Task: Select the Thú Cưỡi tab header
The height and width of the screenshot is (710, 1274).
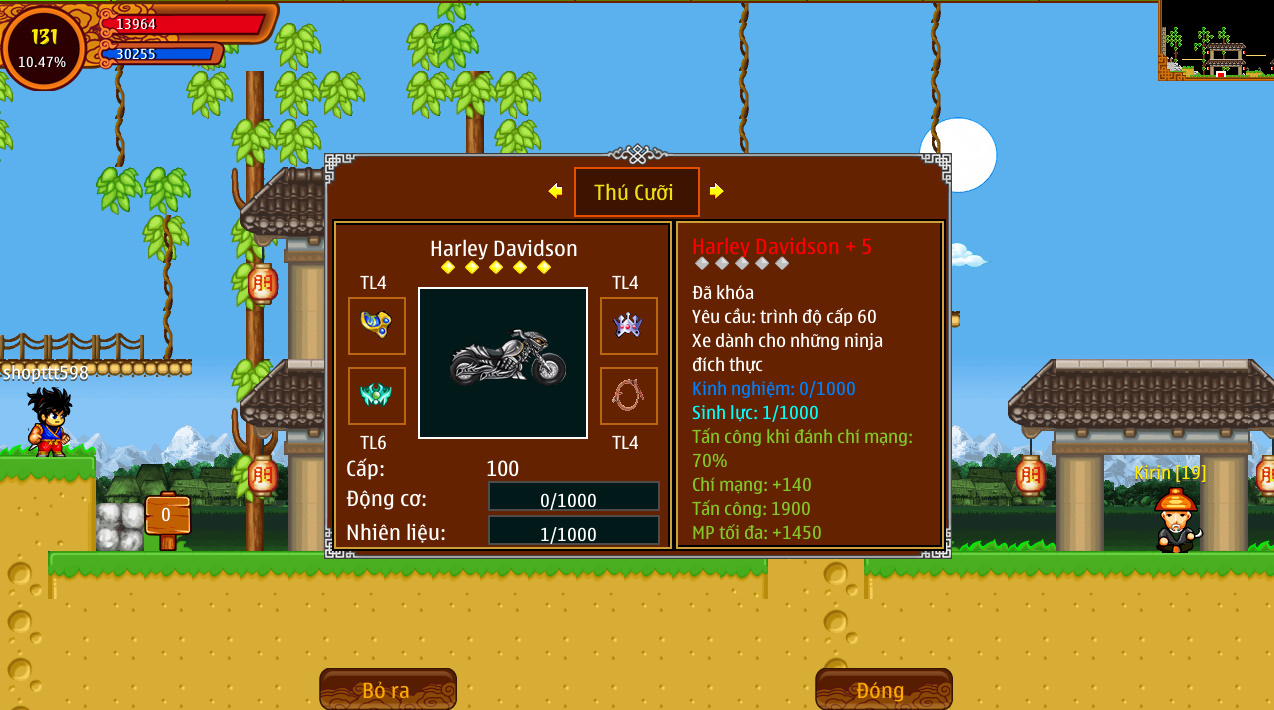Action: (636, 192)
